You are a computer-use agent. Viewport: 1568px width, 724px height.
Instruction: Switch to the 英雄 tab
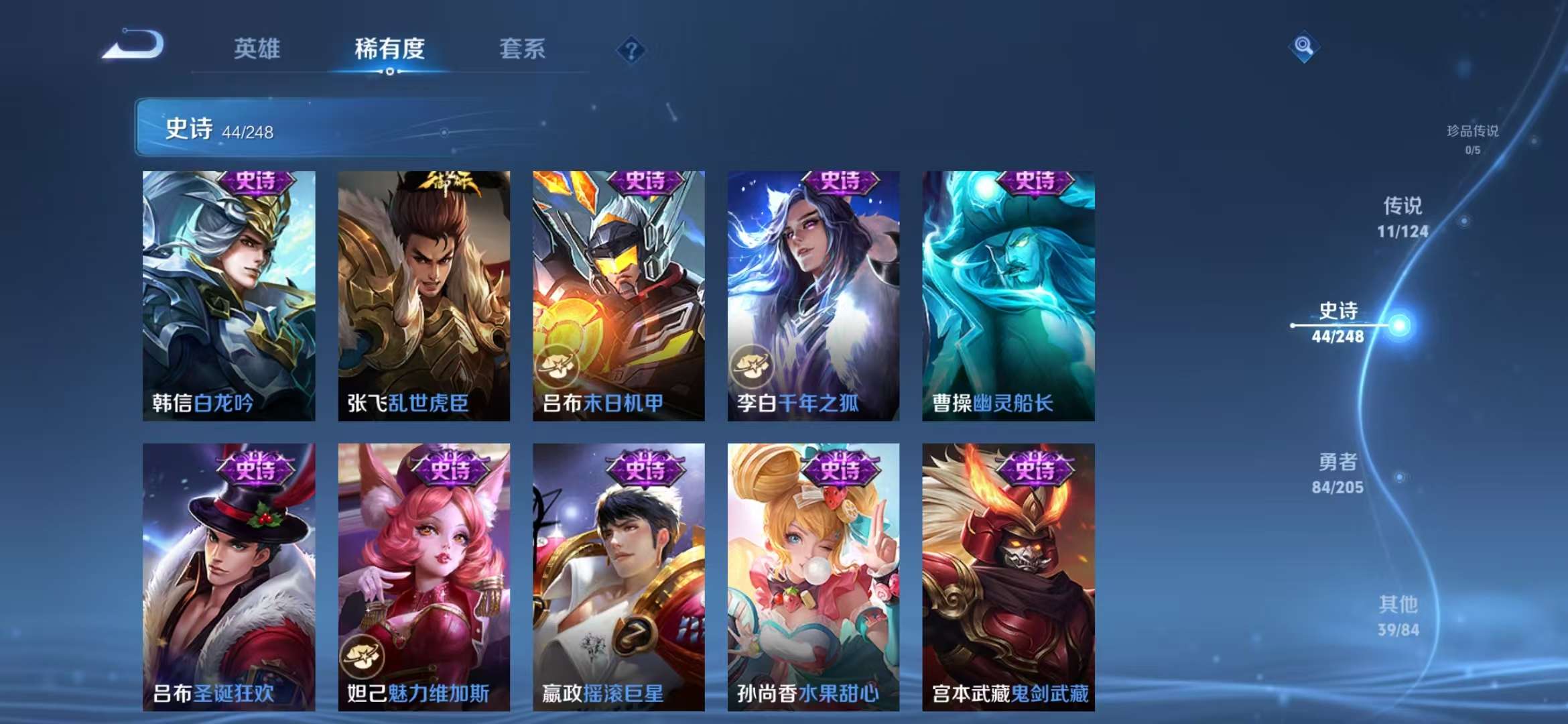[x=258, y=49]
